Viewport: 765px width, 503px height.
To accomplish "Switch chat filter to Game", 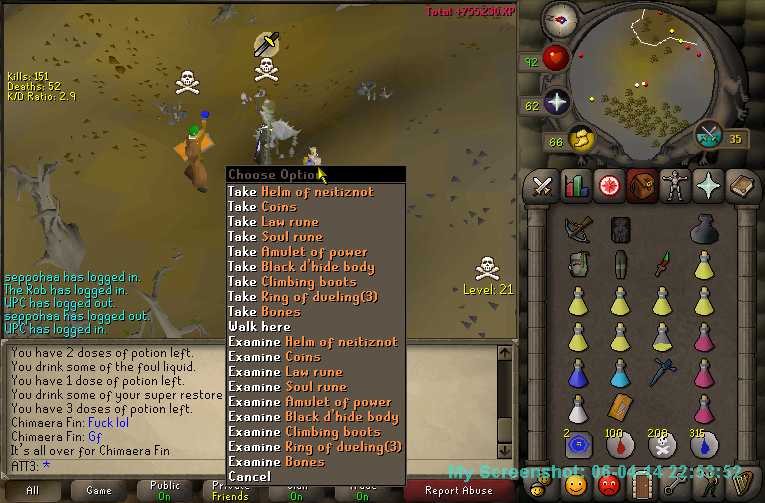I will [99, 490].
